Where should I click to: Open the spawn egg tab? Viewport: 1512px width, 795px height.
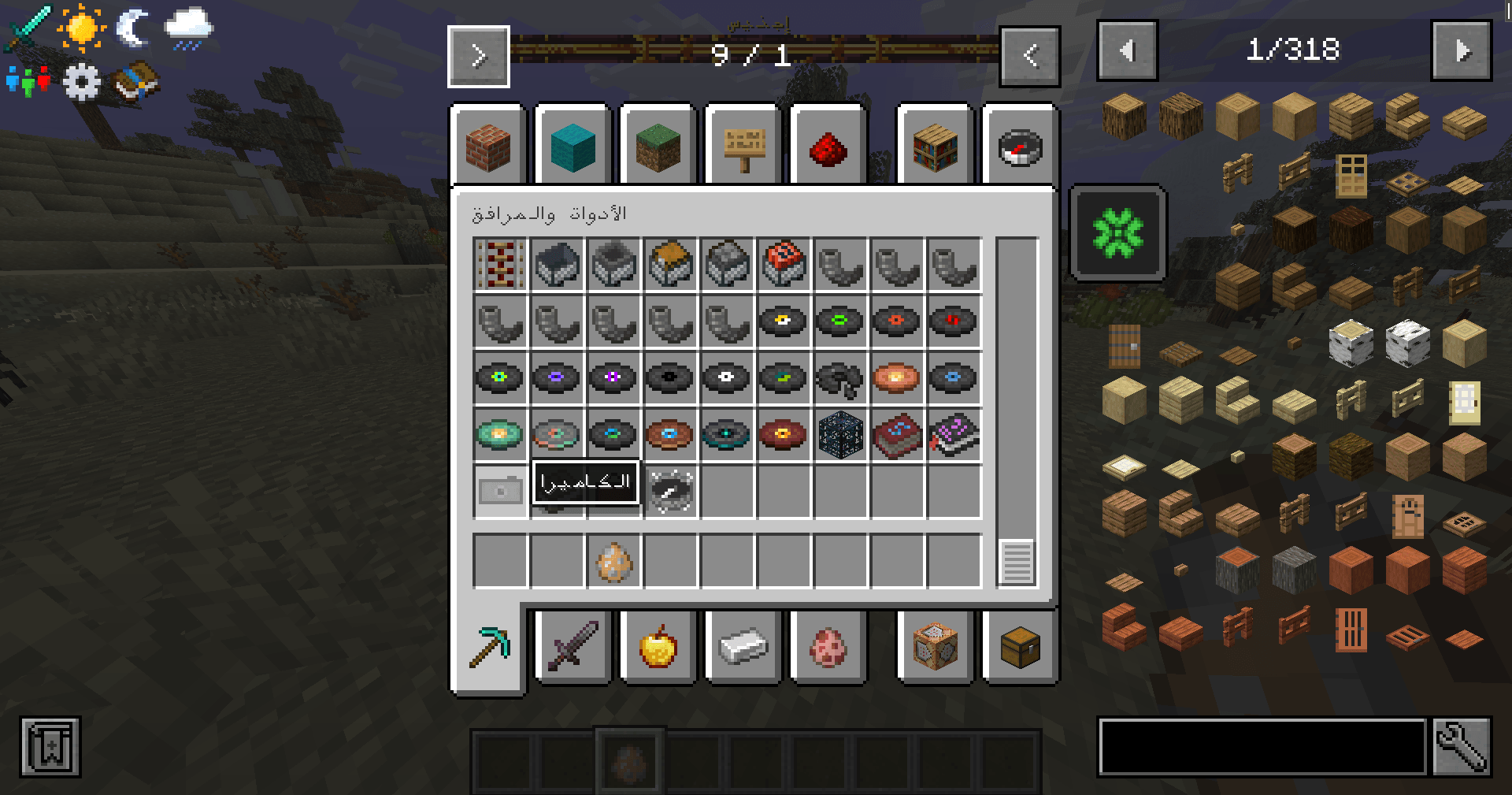coord(828,646)
